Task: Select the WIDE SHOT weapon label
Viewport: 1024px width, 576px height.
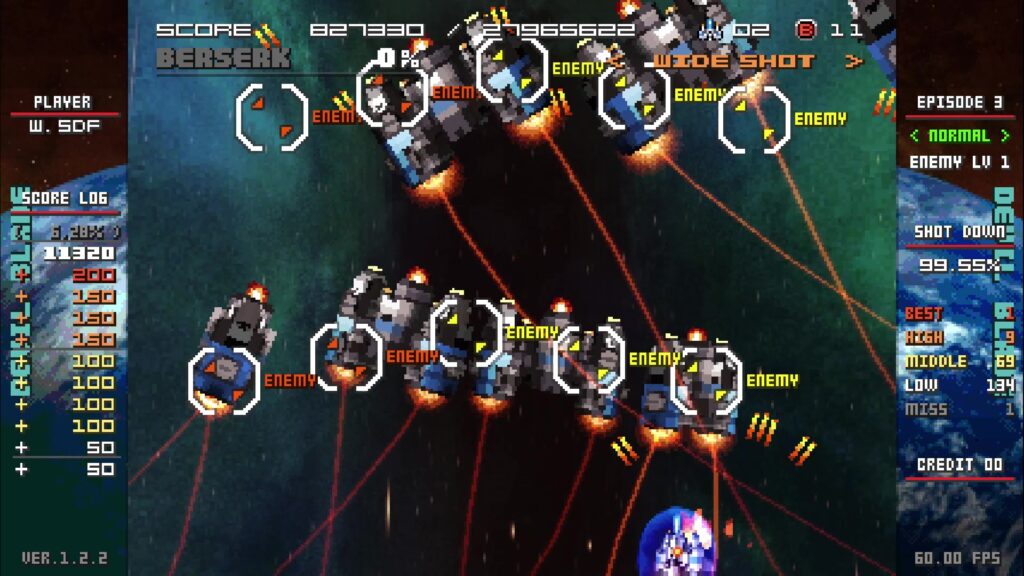Action: coord(734,61)
